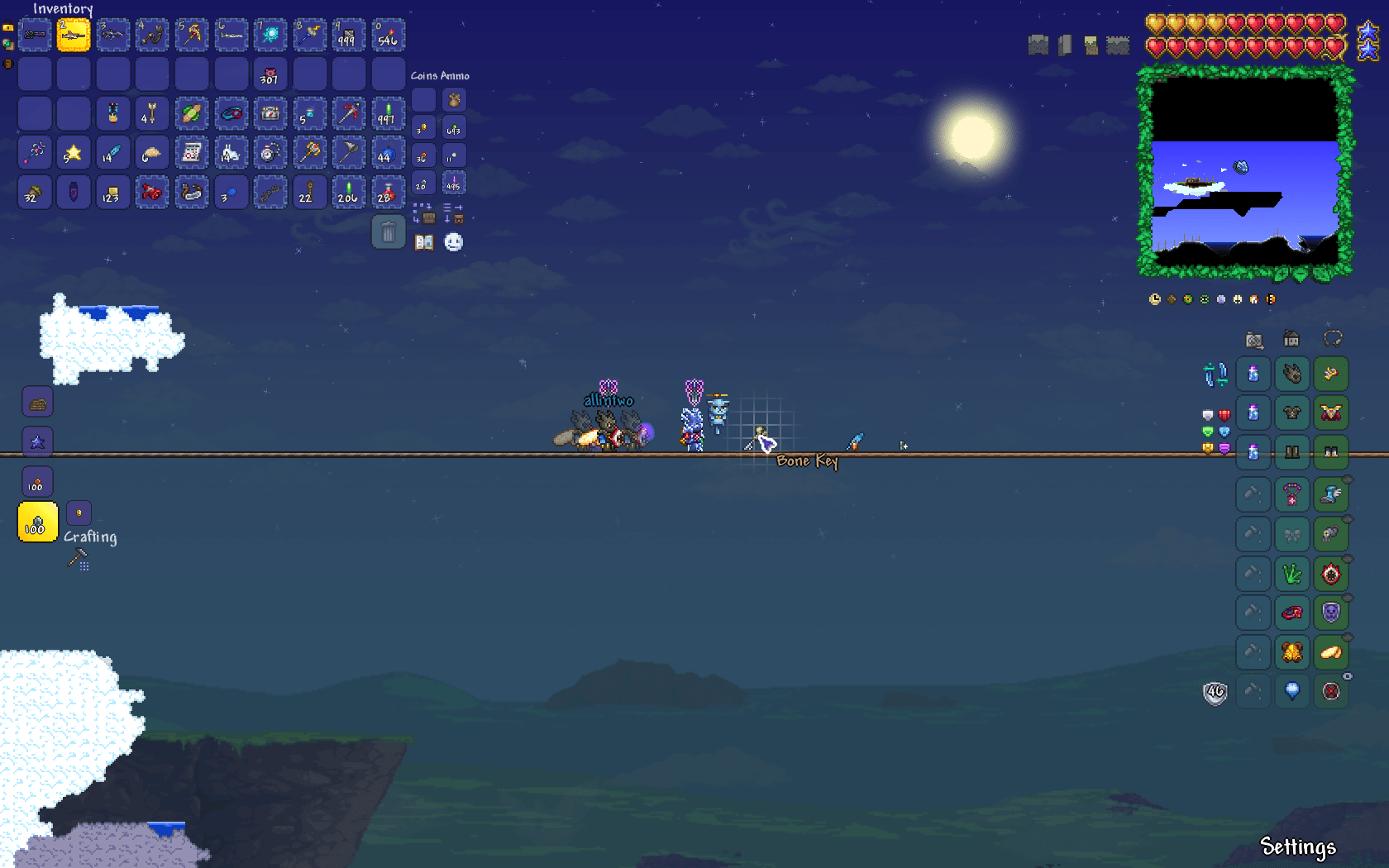Viewport: 1389px width, 868px height.
Task: Select the fallen star stack in inventory
Action: [73, 153]
